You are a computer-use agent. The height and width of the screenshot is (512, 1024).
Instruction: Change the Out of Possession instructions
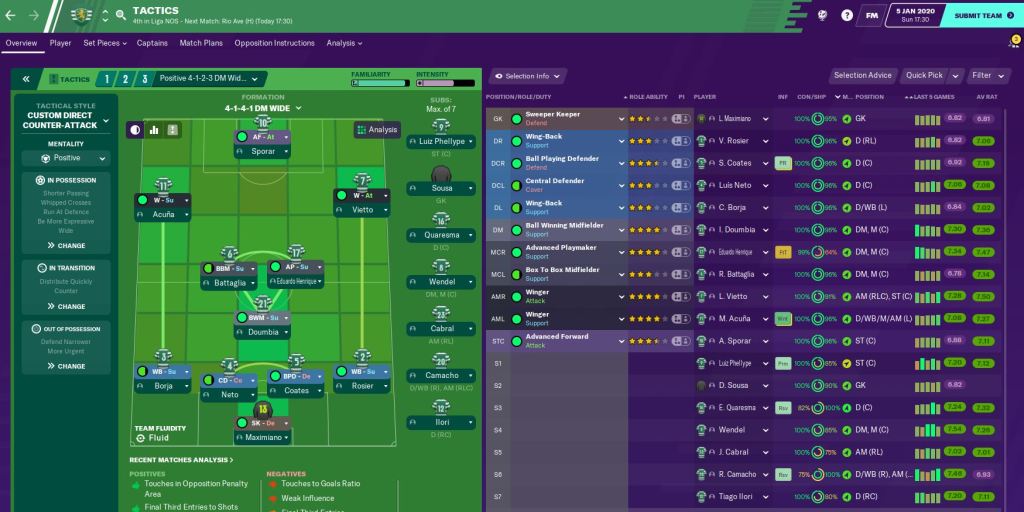pos(67,366)
